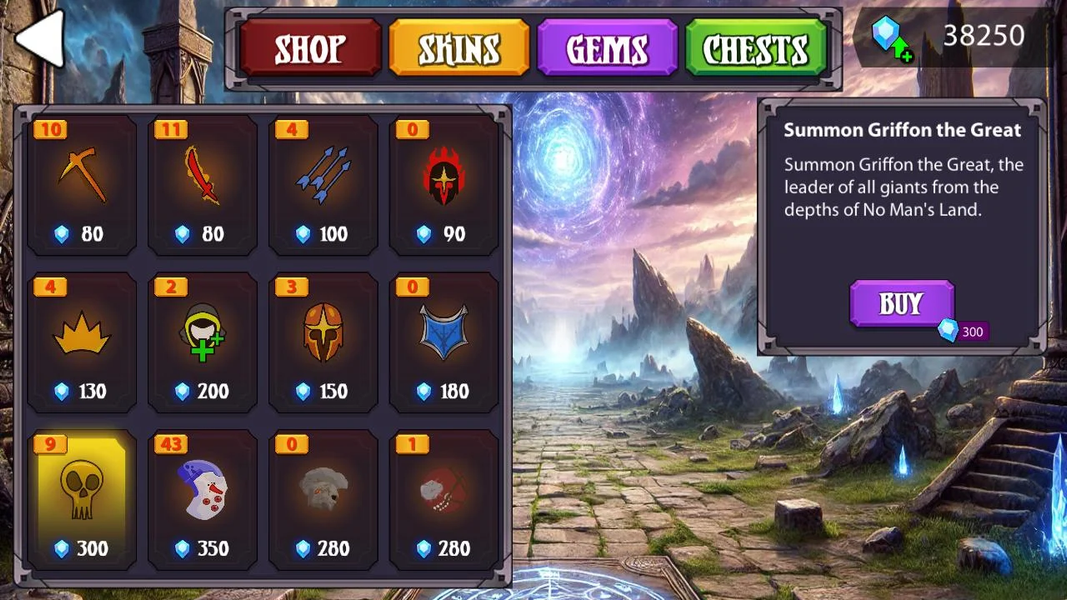Screen dimensions: 1067x600
Task: Open the Skins tab
Action: pyautogui.click(x=459, y=48)
